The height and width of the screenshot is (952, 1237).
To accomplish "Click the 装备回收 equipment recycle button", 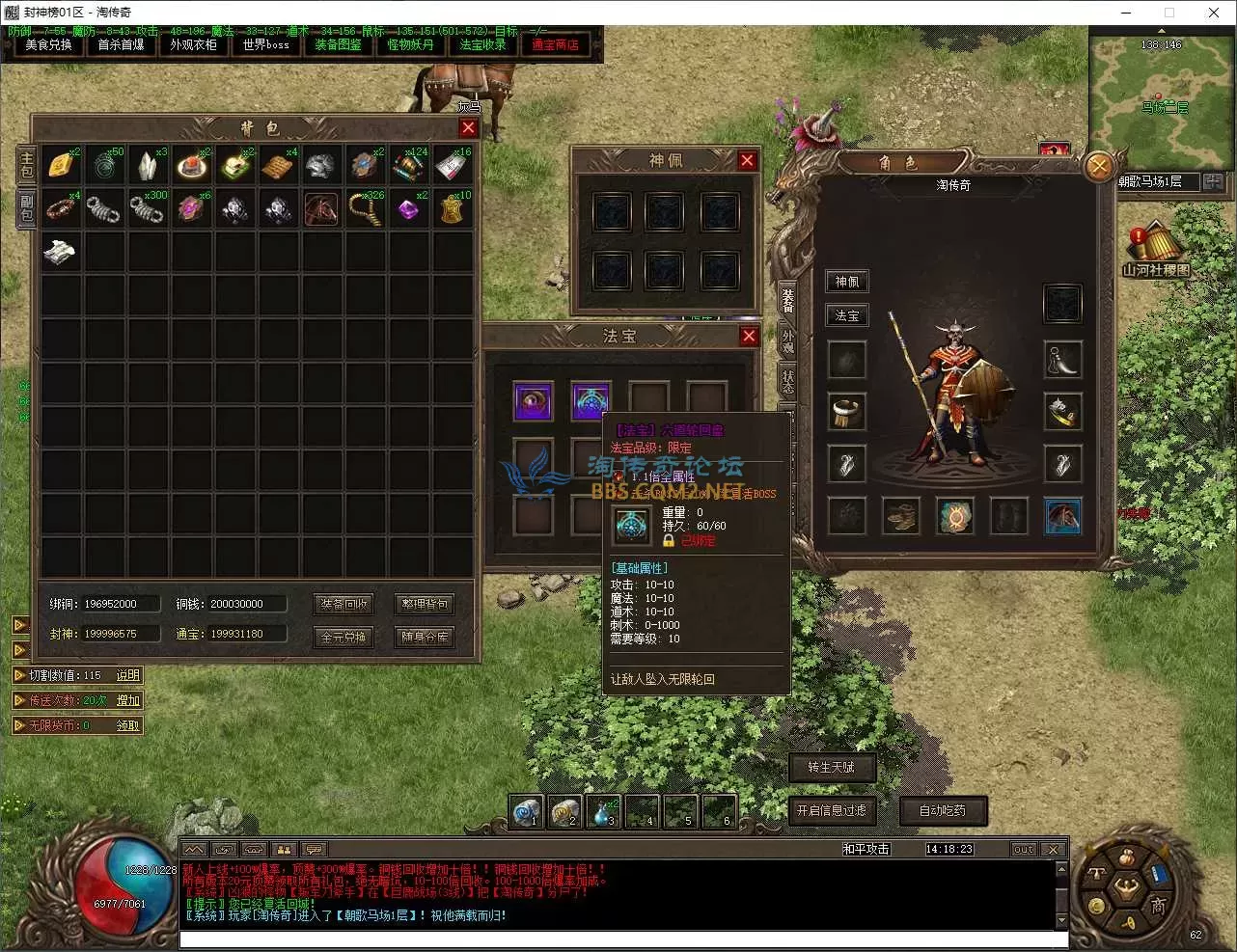I will point(344,604).
